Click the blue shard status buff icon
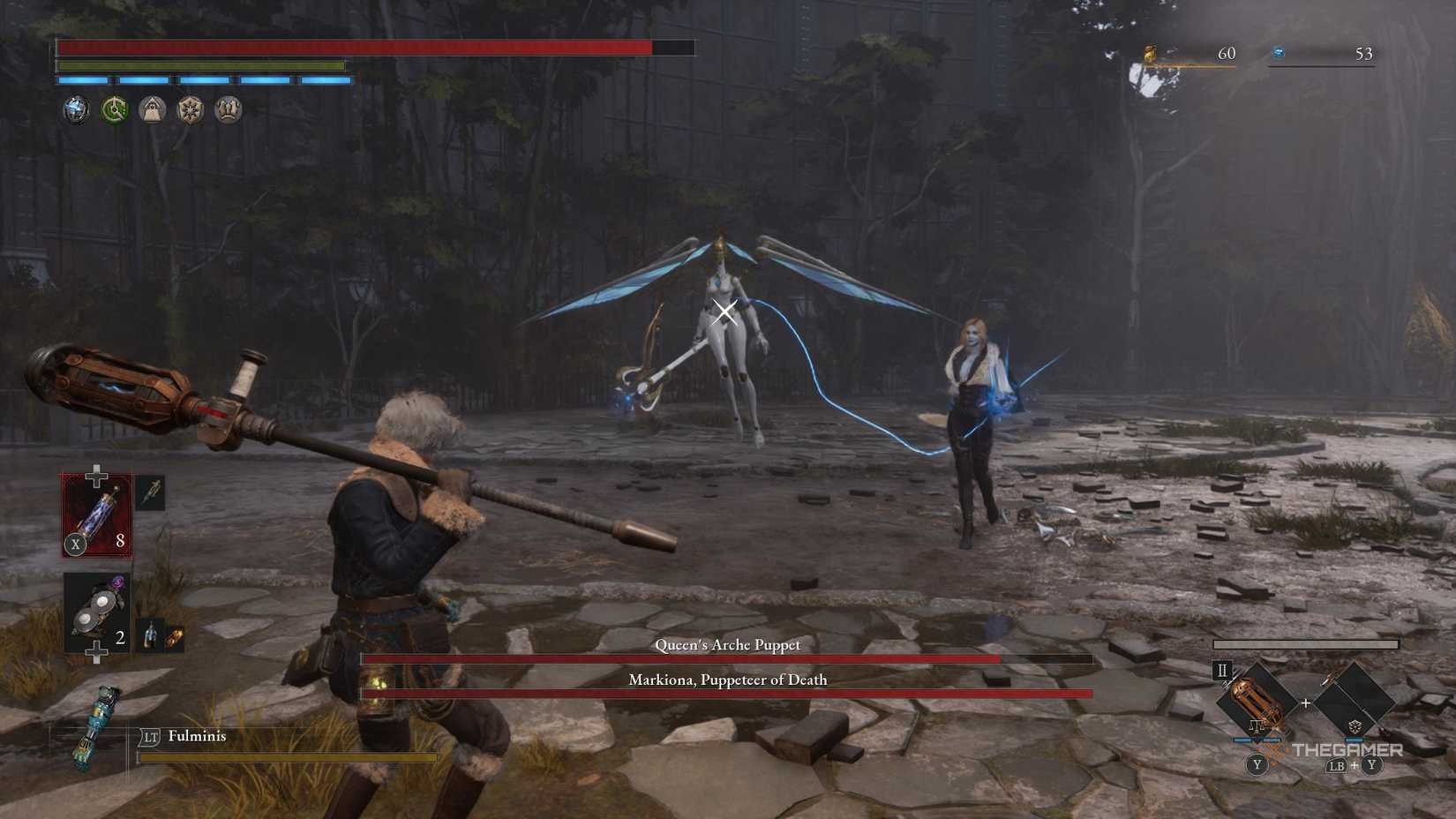 tap(78, 109)
